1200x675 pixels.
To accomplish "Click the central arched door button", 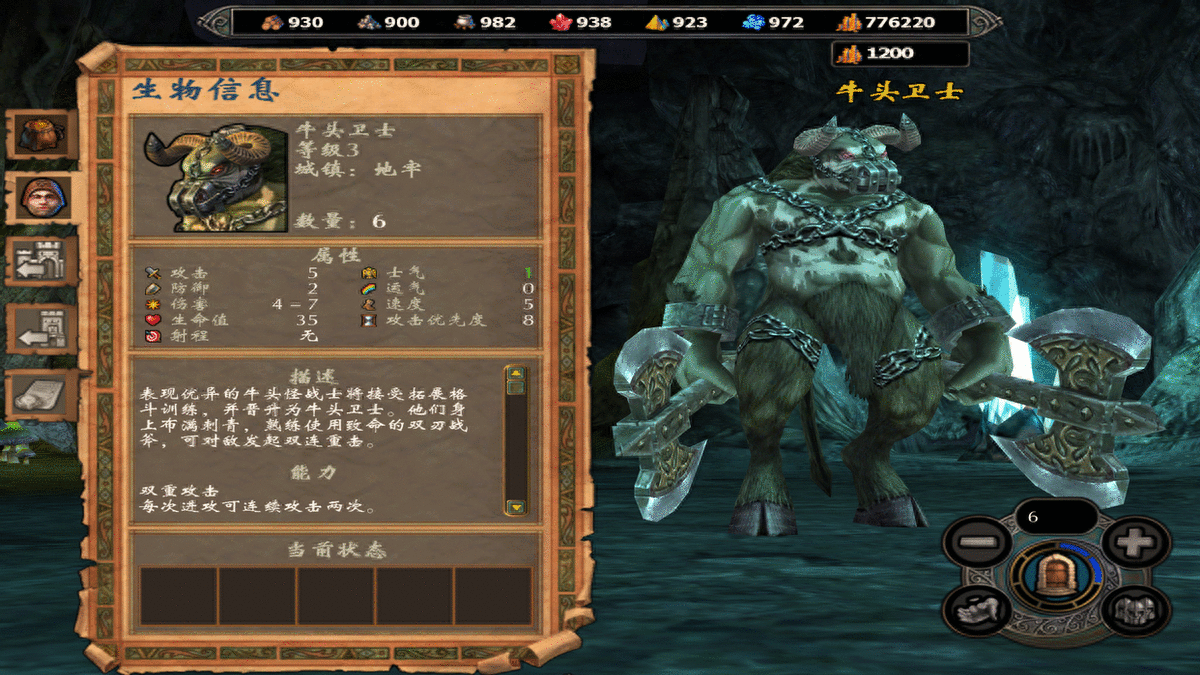I will coord(1055,576).
